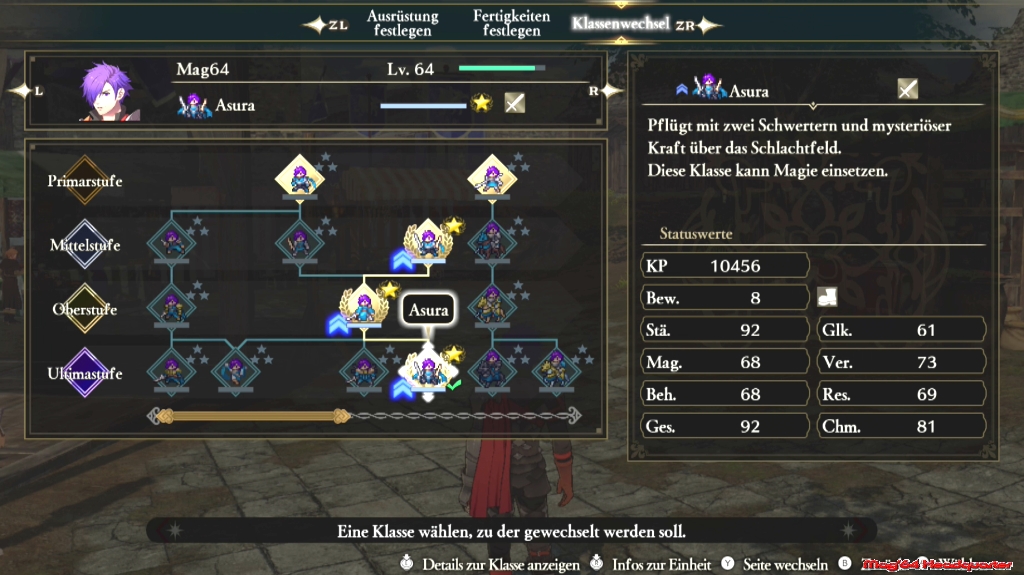The height and width of the screenshot is (575, 1024).
Task: Select the Klassenwechsel tab
Action: 620,24
